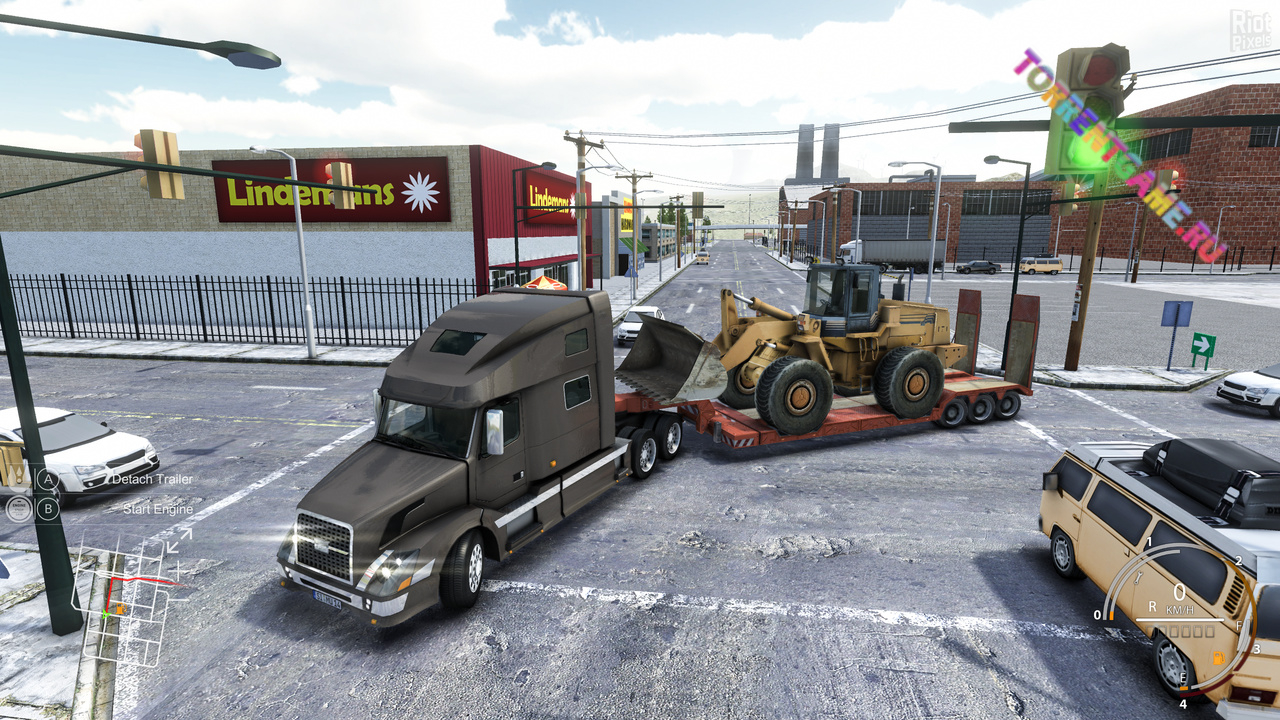Select the Detach Trailer action
The height and width of the screenshot is (720, 1280).
click(x=152, y=479)
